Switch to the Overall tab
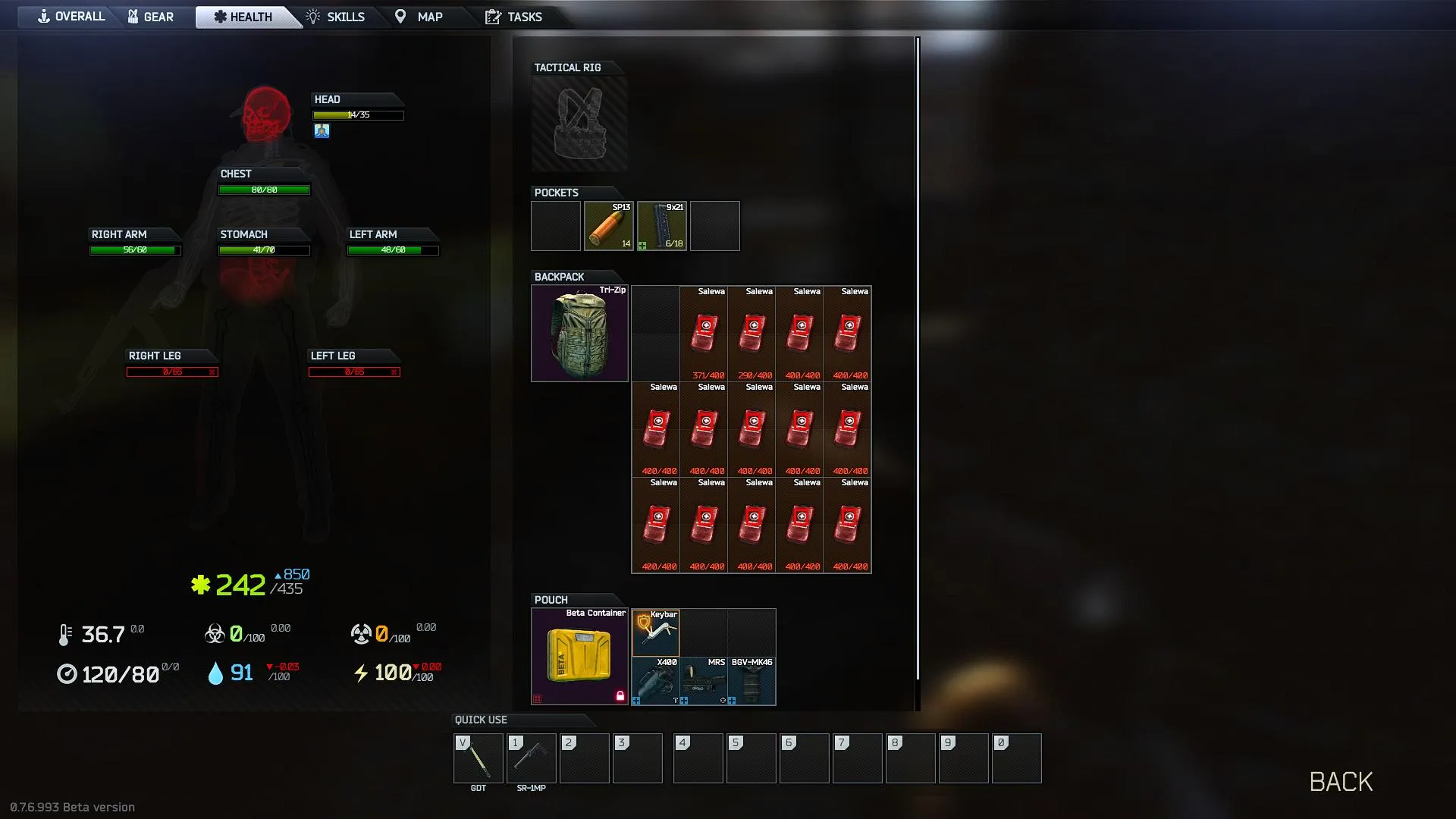The height and width of the screenshot is (819, 1456). point(71,17)
